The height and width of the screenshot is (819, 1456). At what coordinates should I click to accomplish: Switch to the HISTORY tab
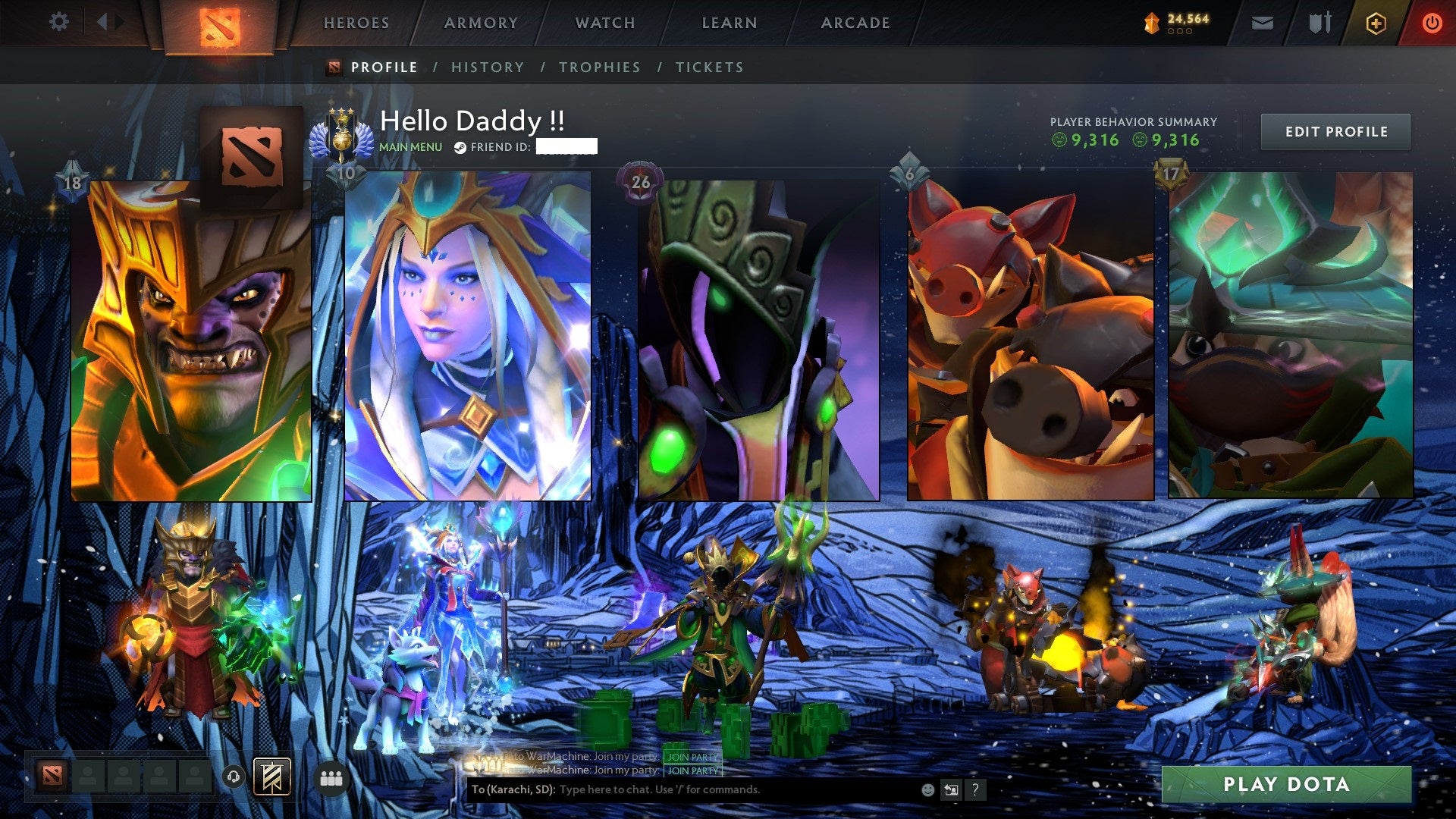coord(487,67)
